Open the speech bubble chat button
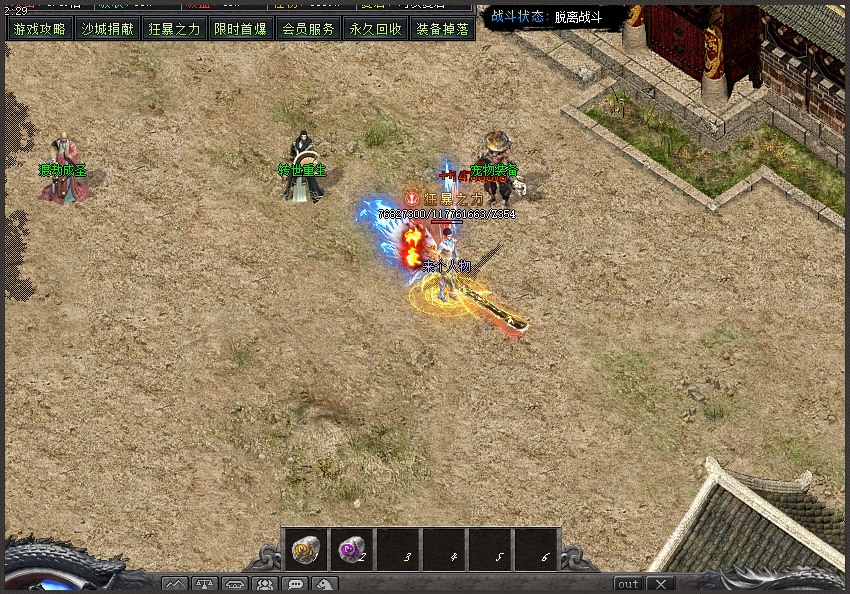The width and height of the screenshot is (850, 594). 295,584
